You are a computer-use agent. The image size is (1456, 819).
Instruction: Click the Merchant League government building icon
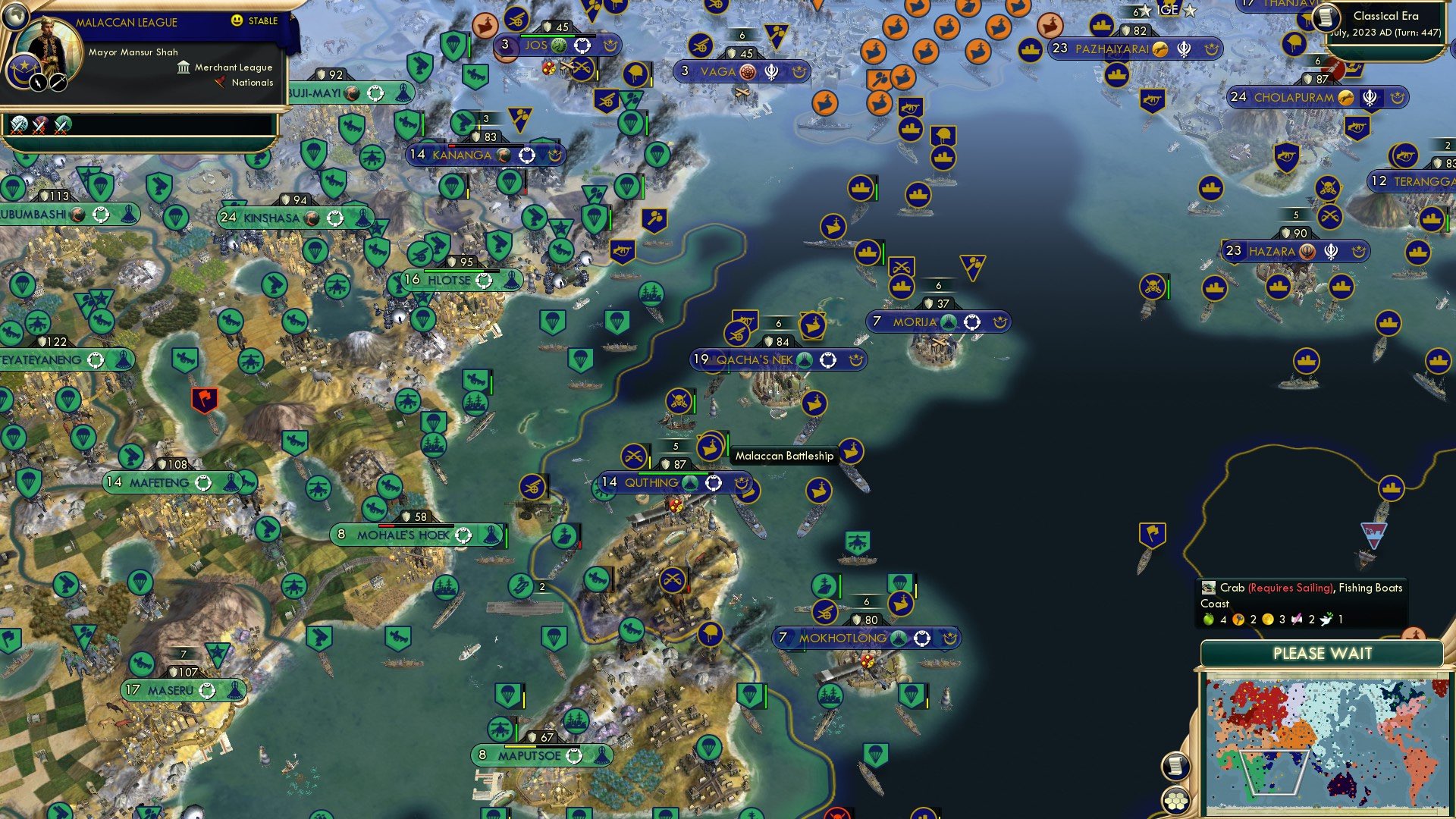184,68
